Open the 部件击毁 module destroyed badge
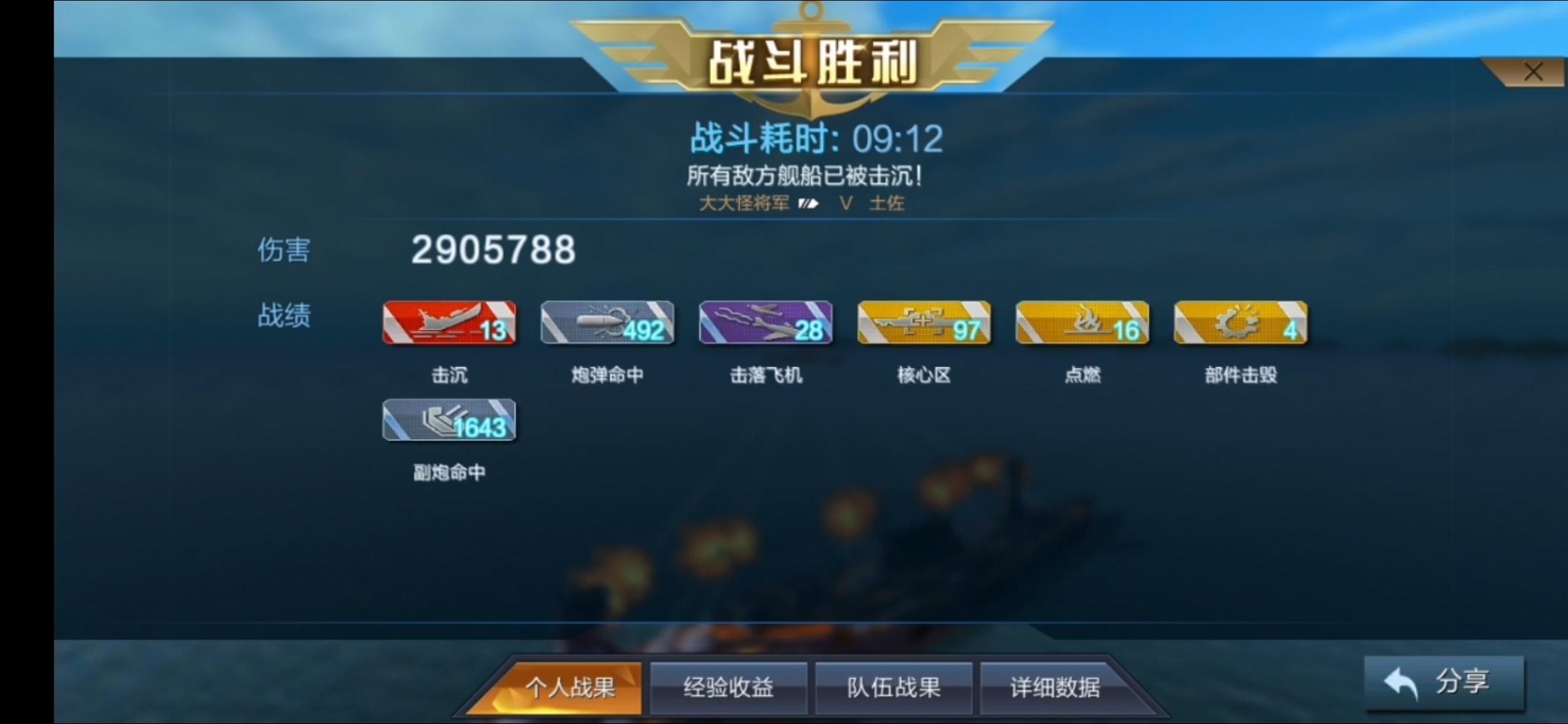 click(1240, 323)
